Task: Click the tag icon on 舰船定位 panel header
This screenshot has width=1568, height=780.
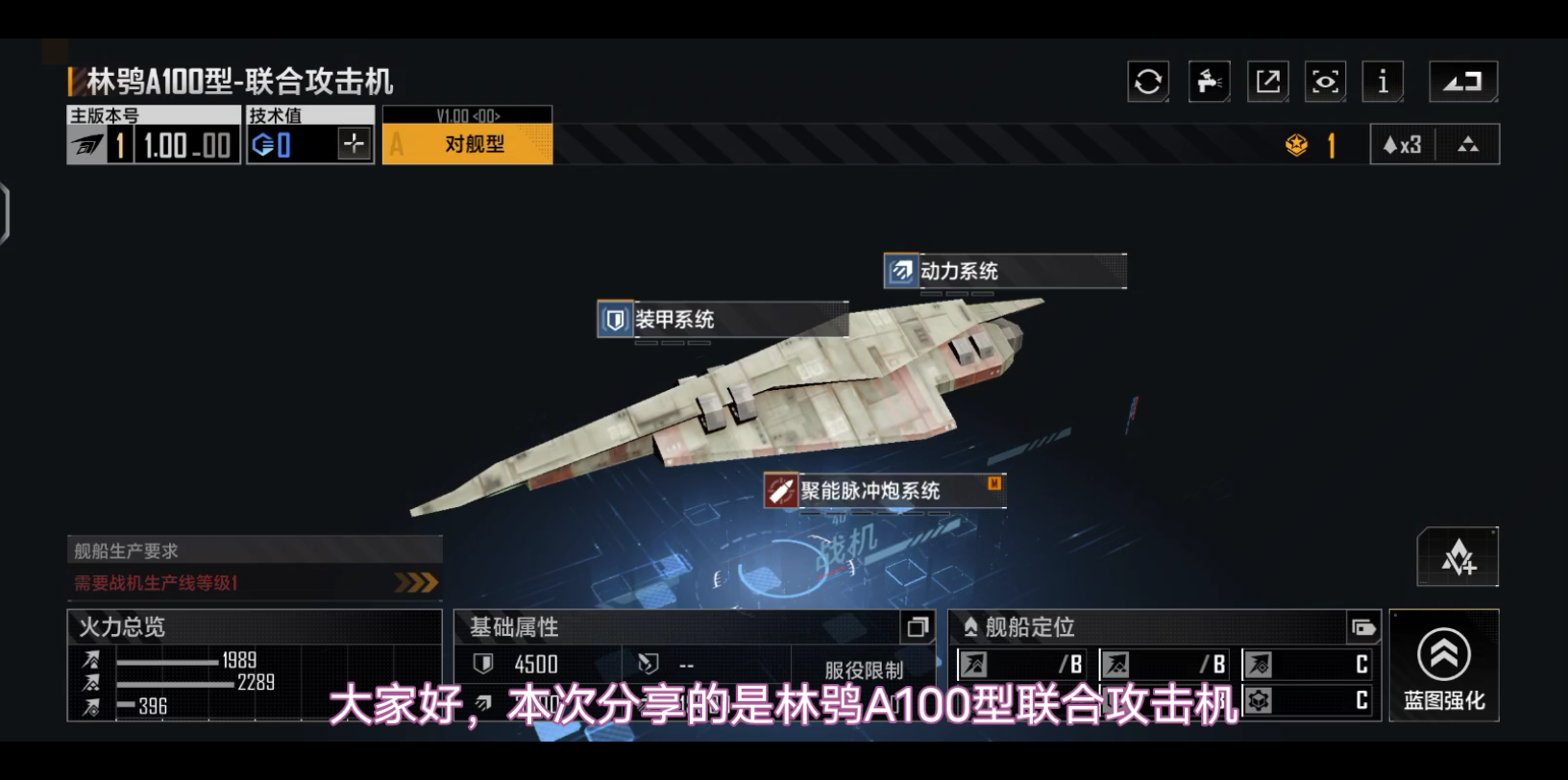Action: tap(1362, 628)
